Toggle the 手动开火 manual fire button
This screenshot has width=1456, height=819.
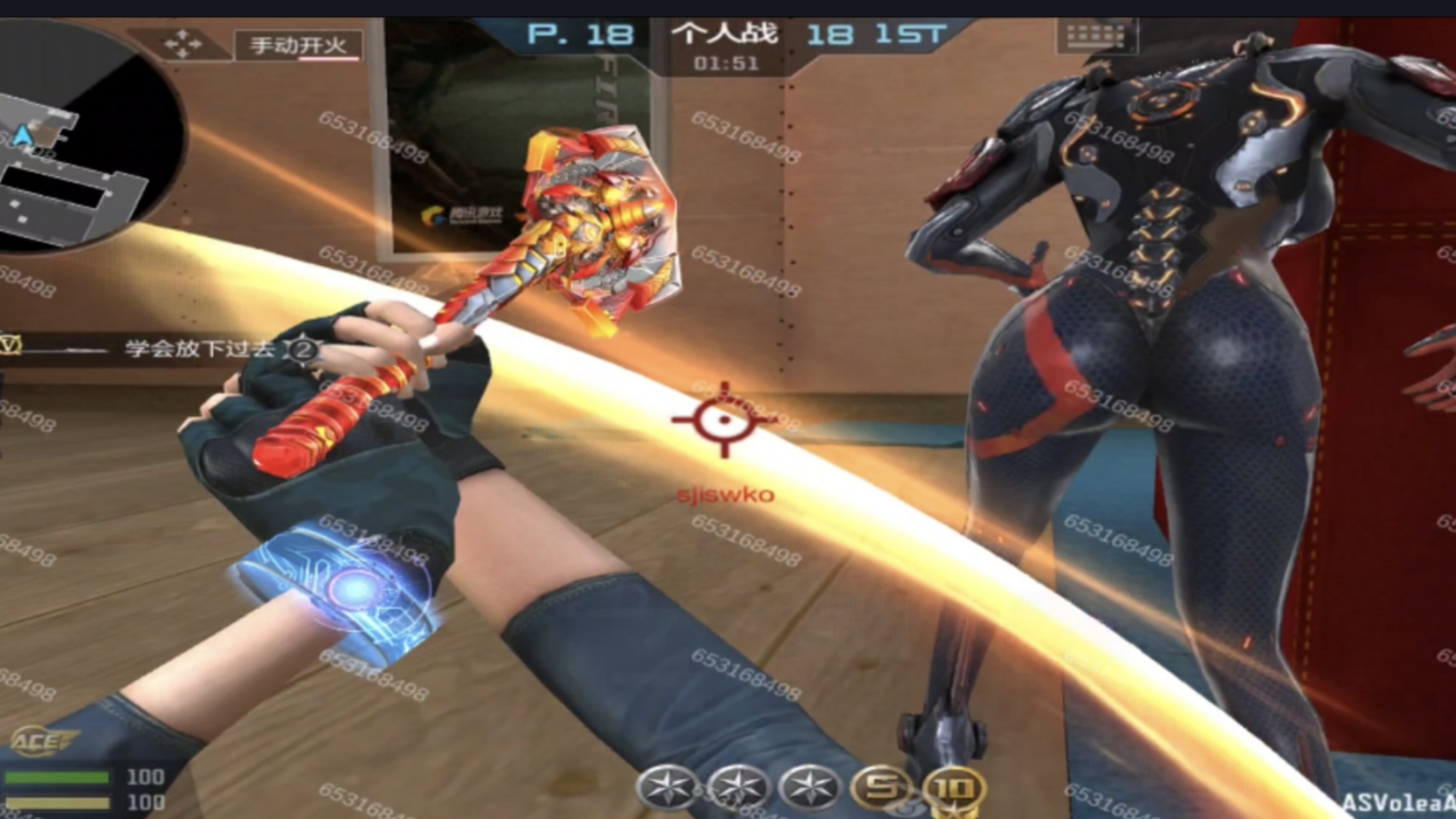[298, 46]
